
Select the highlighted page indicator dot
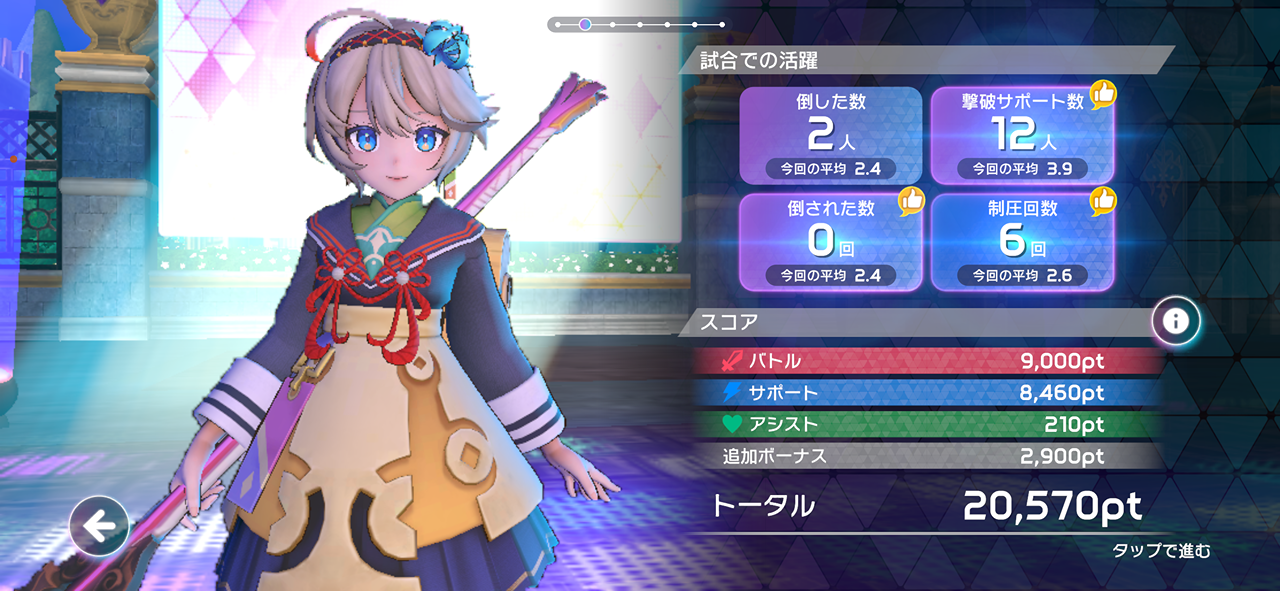(x=585, y=24)
